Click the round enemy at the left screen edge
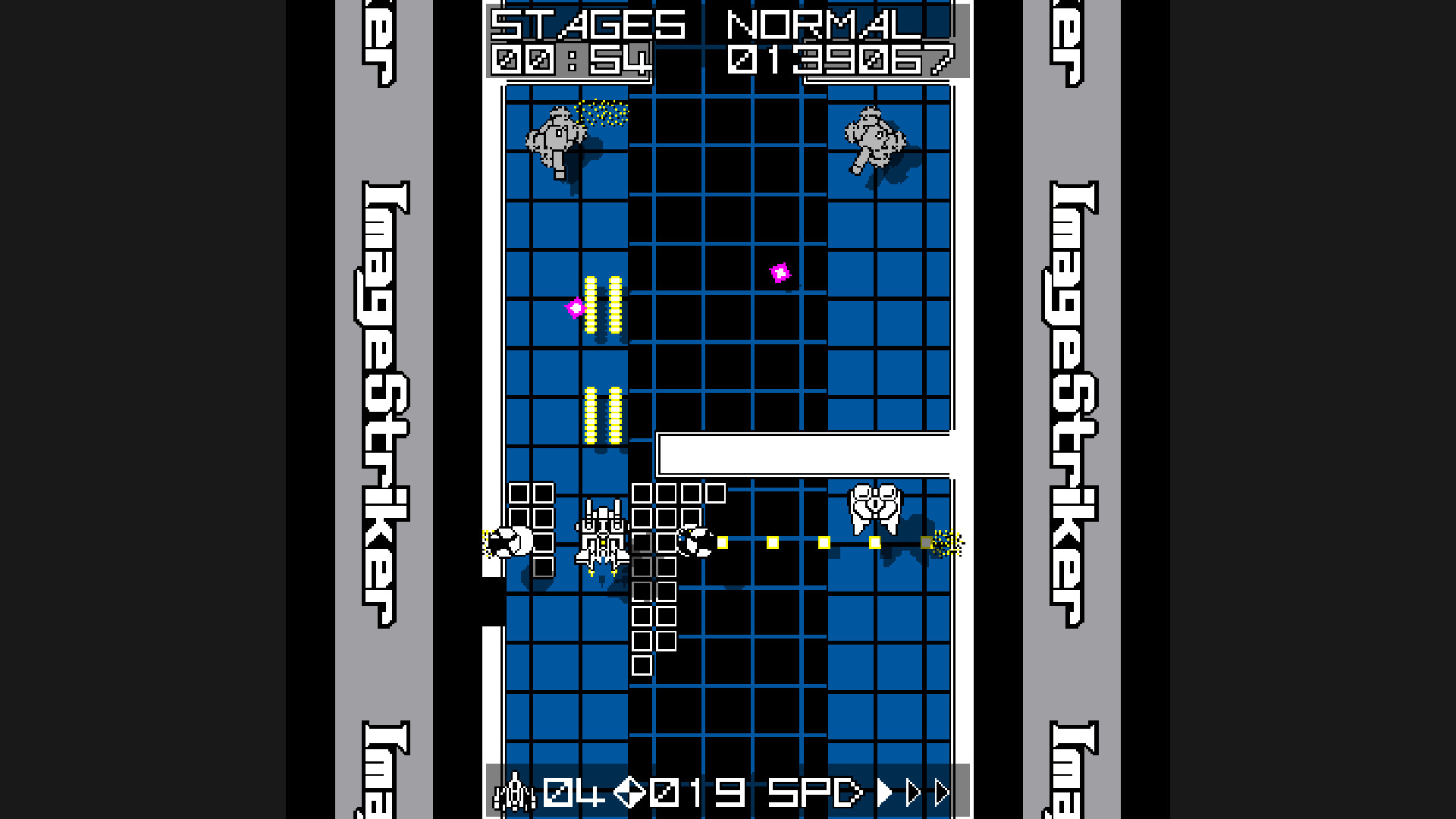1456x819 pixels. coord(510,540)
